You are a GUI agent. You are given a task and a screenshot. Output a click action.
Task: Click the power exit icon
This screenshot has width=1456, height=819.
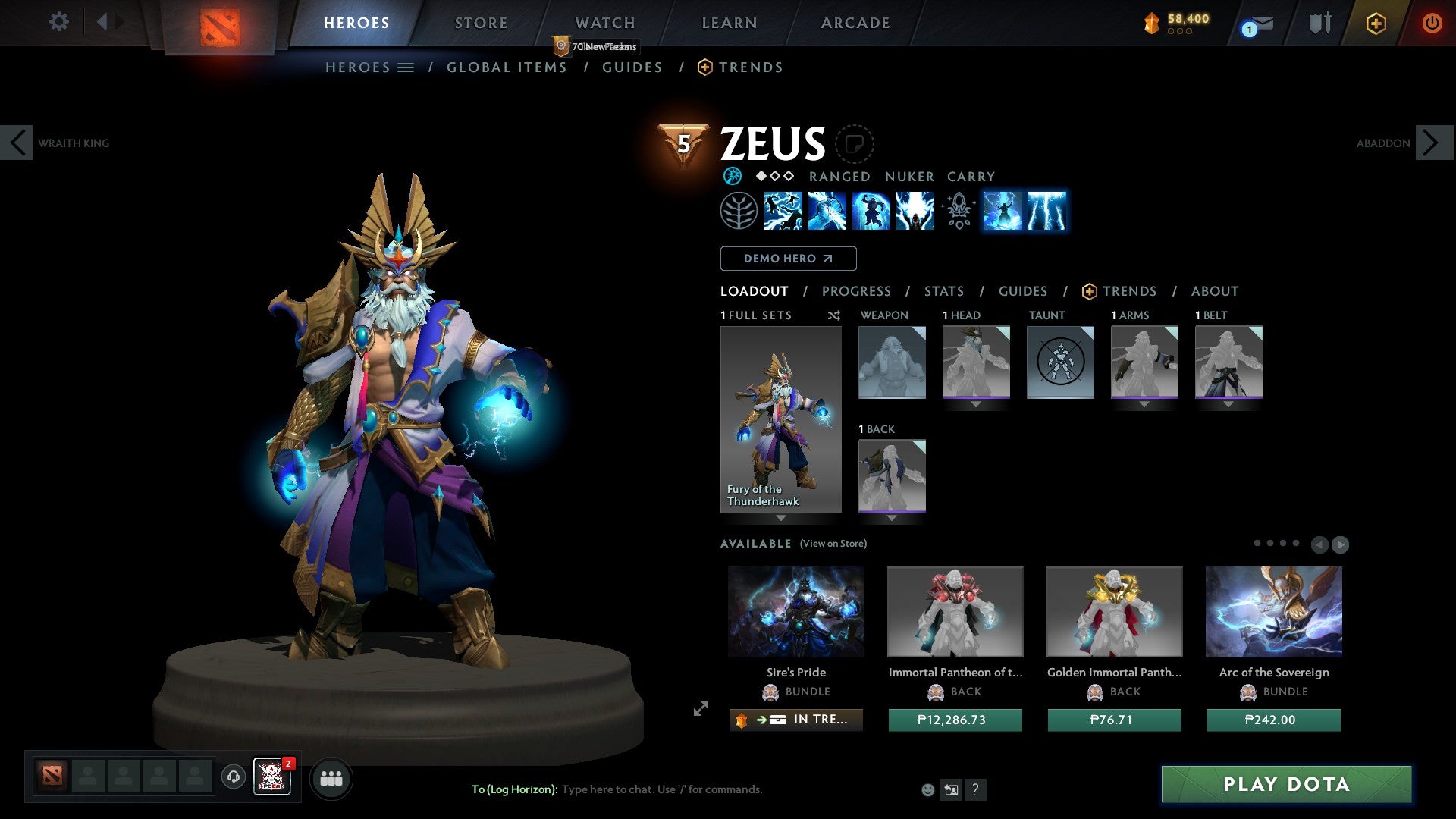pos(1432,24)
